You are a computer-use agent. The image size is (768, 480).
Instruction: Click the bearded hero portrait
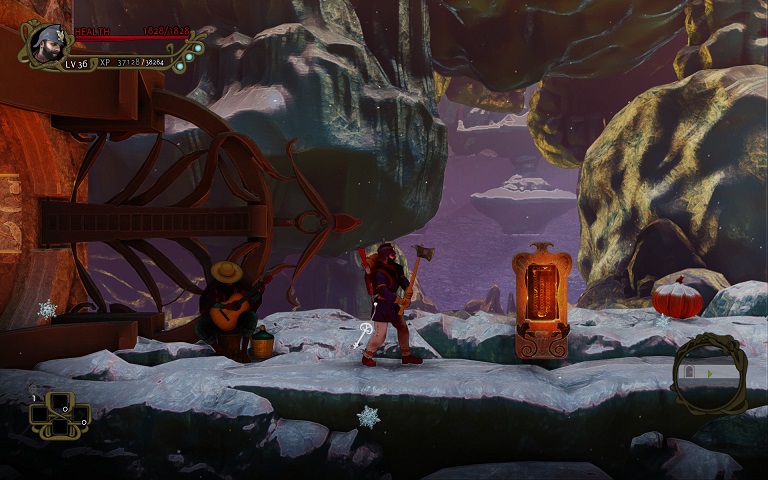coord(44,43)
